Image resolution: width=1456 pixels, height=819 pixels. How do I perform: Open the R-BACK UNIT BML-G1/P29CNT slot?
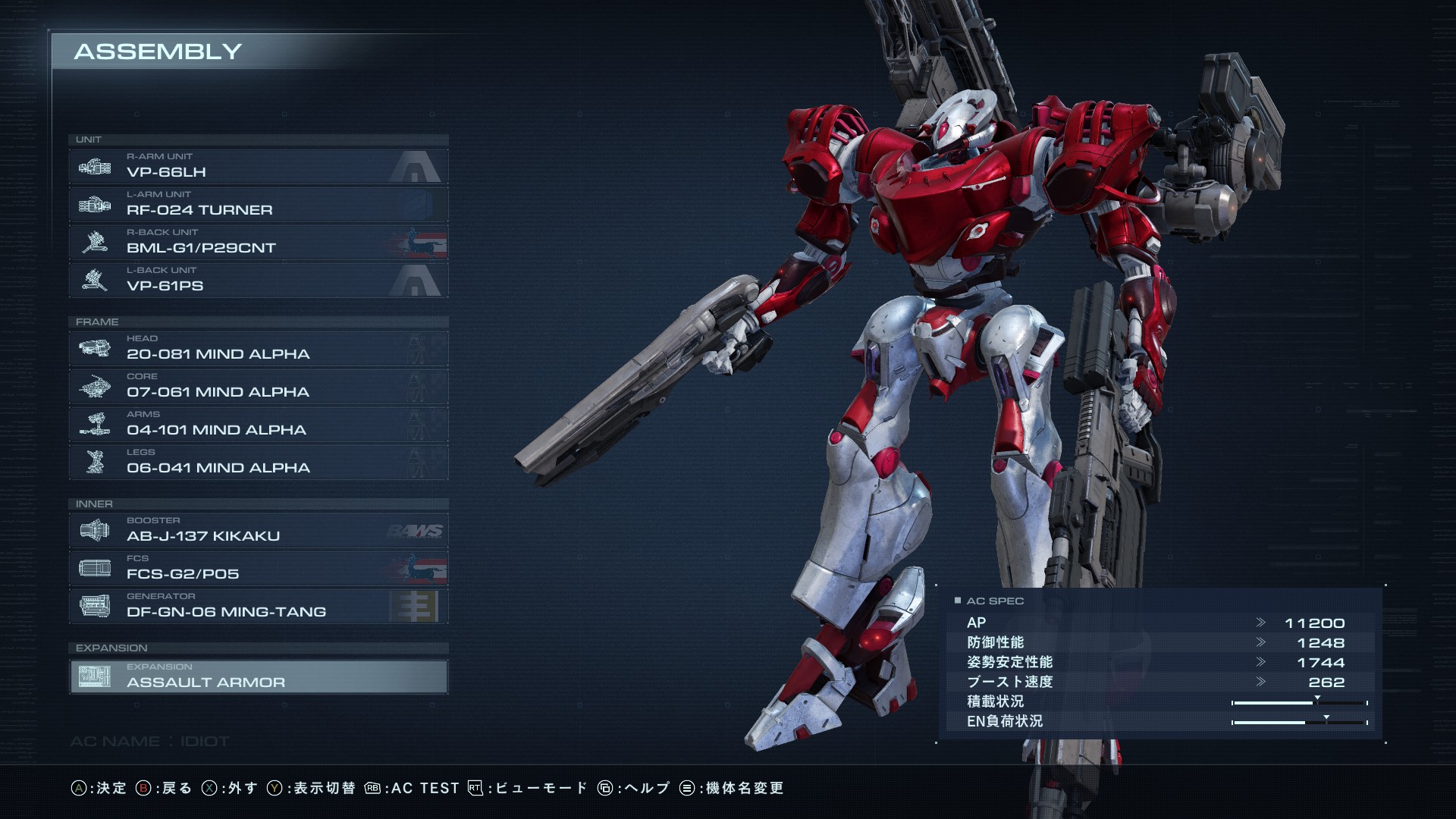258,243
